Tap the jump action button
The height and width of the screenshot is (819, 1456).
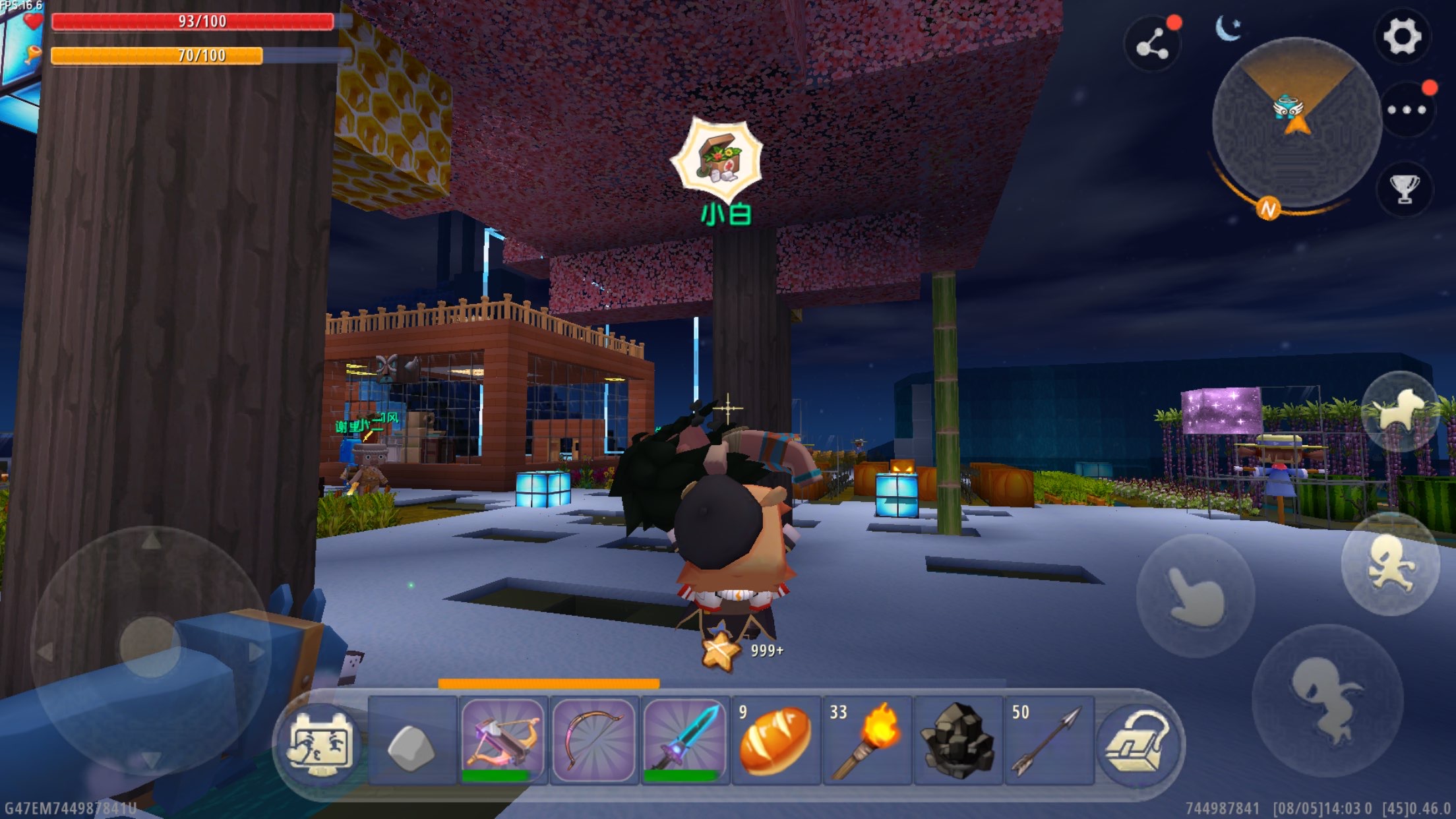coord(1327,700)
